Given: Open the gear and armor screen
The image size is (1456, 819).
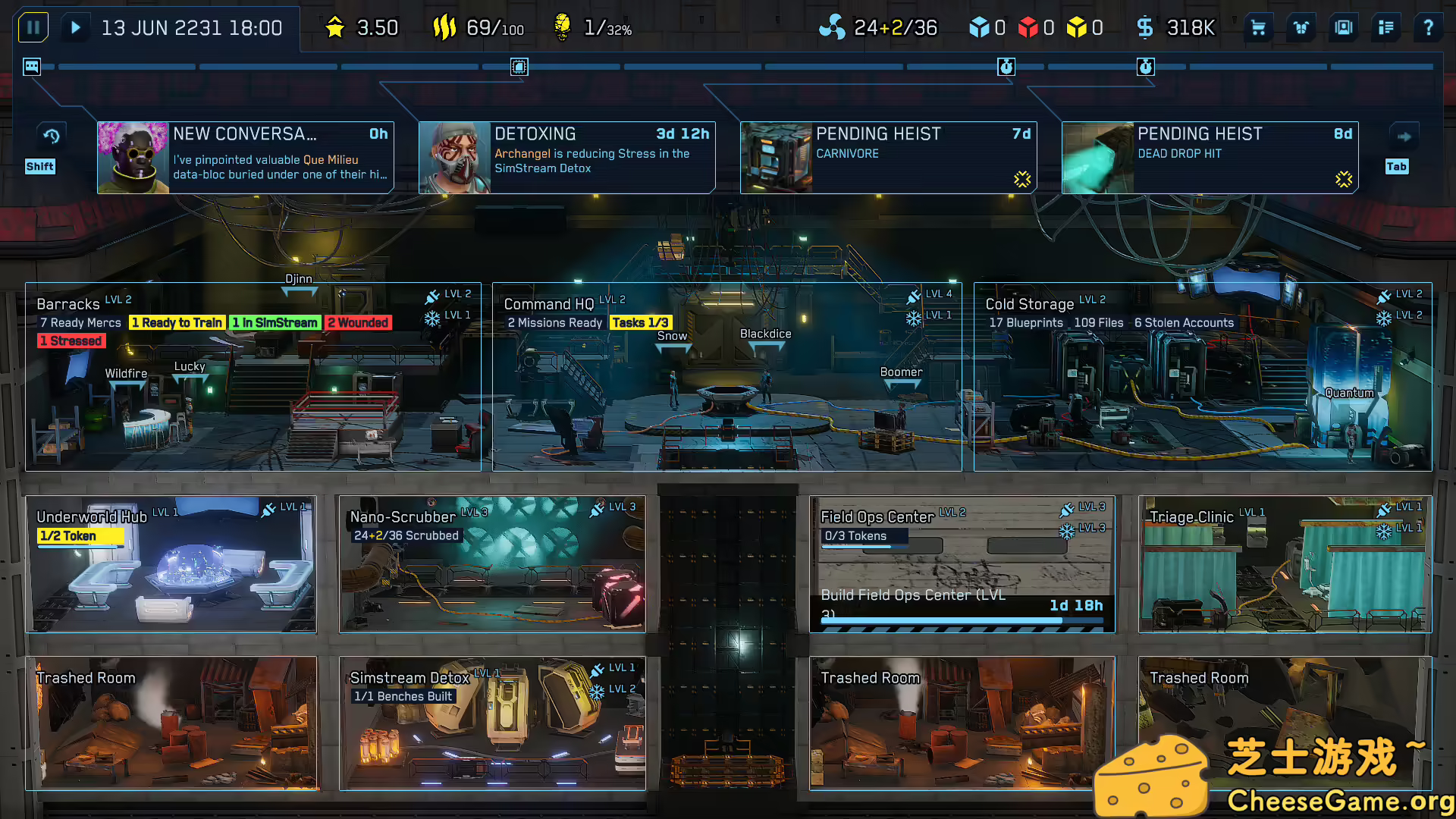Looking at the screenshot, I should coord(1301,27).
